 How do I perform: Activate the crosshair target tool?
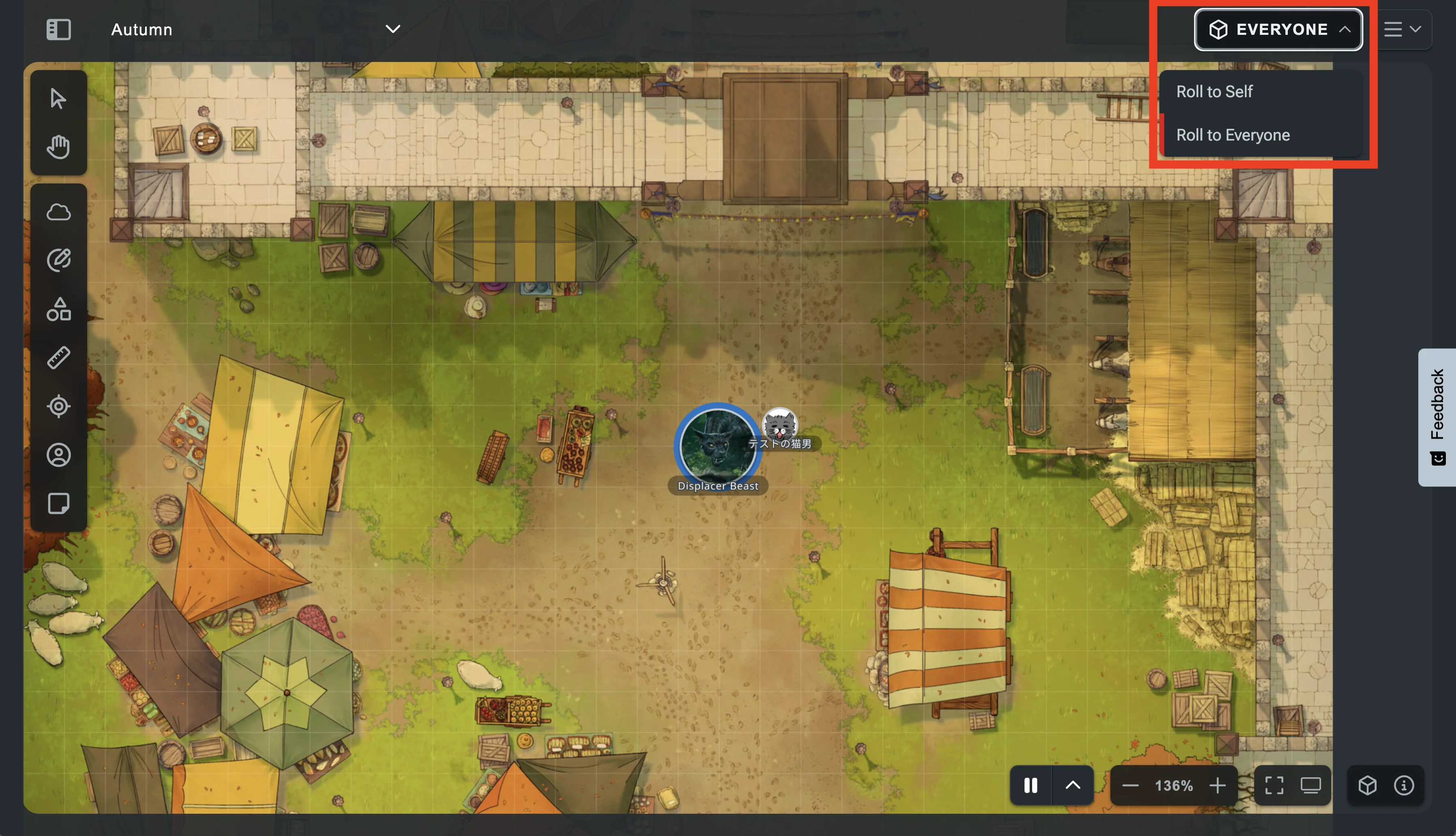(58, 407)
